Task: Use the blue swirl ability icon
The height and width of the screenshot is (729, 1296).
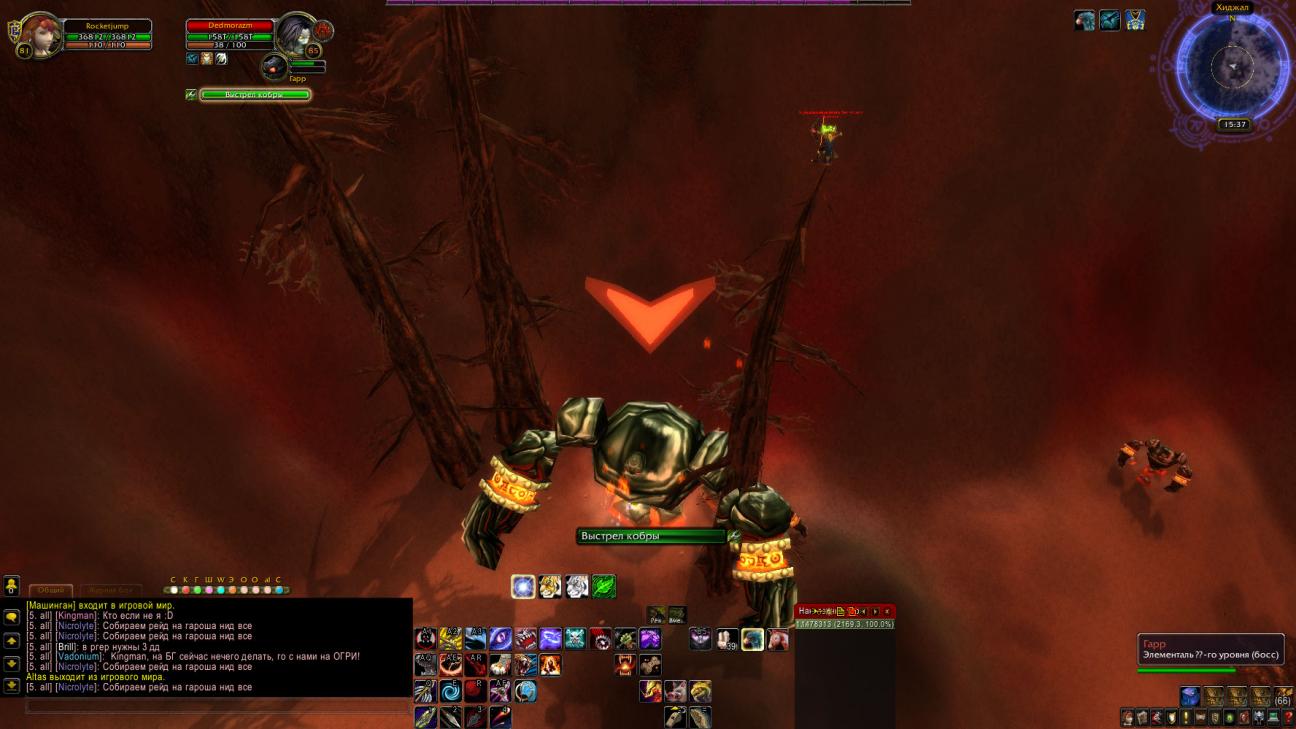Action: 451,691
